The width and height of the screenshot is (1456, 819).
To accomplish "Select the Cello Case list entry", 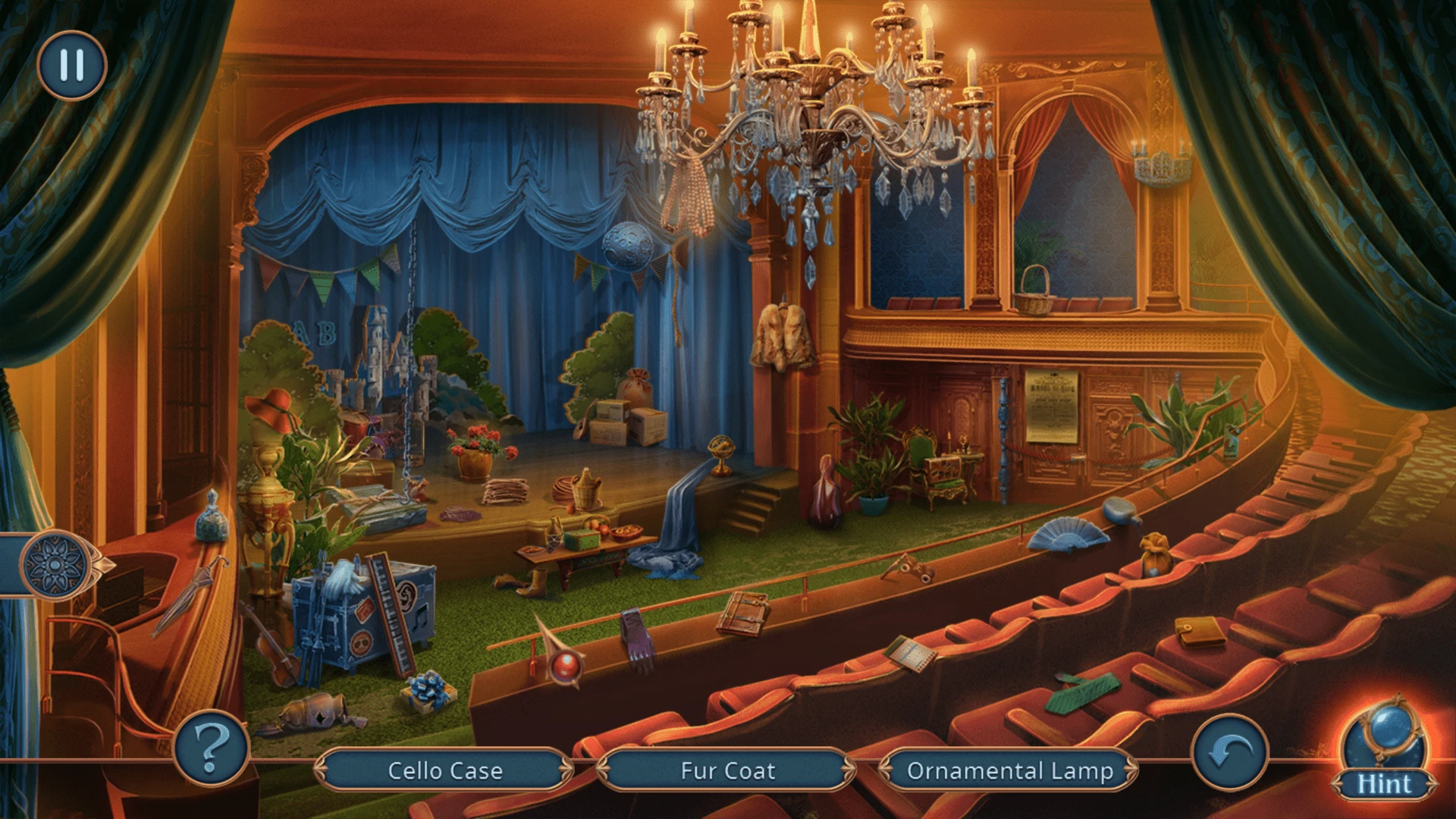I will pyautogui.click(x=444, y=770).
